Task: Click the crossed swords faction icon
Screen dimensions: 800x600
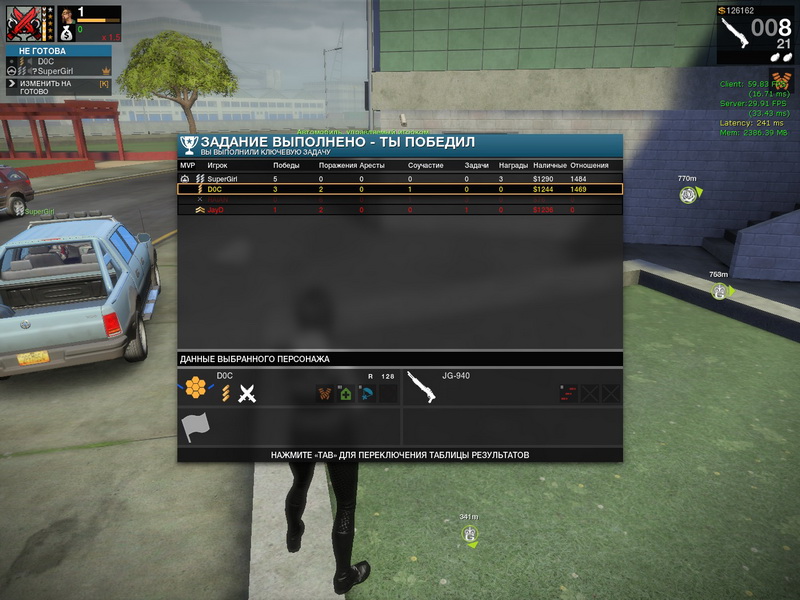Action: point(247,393)
